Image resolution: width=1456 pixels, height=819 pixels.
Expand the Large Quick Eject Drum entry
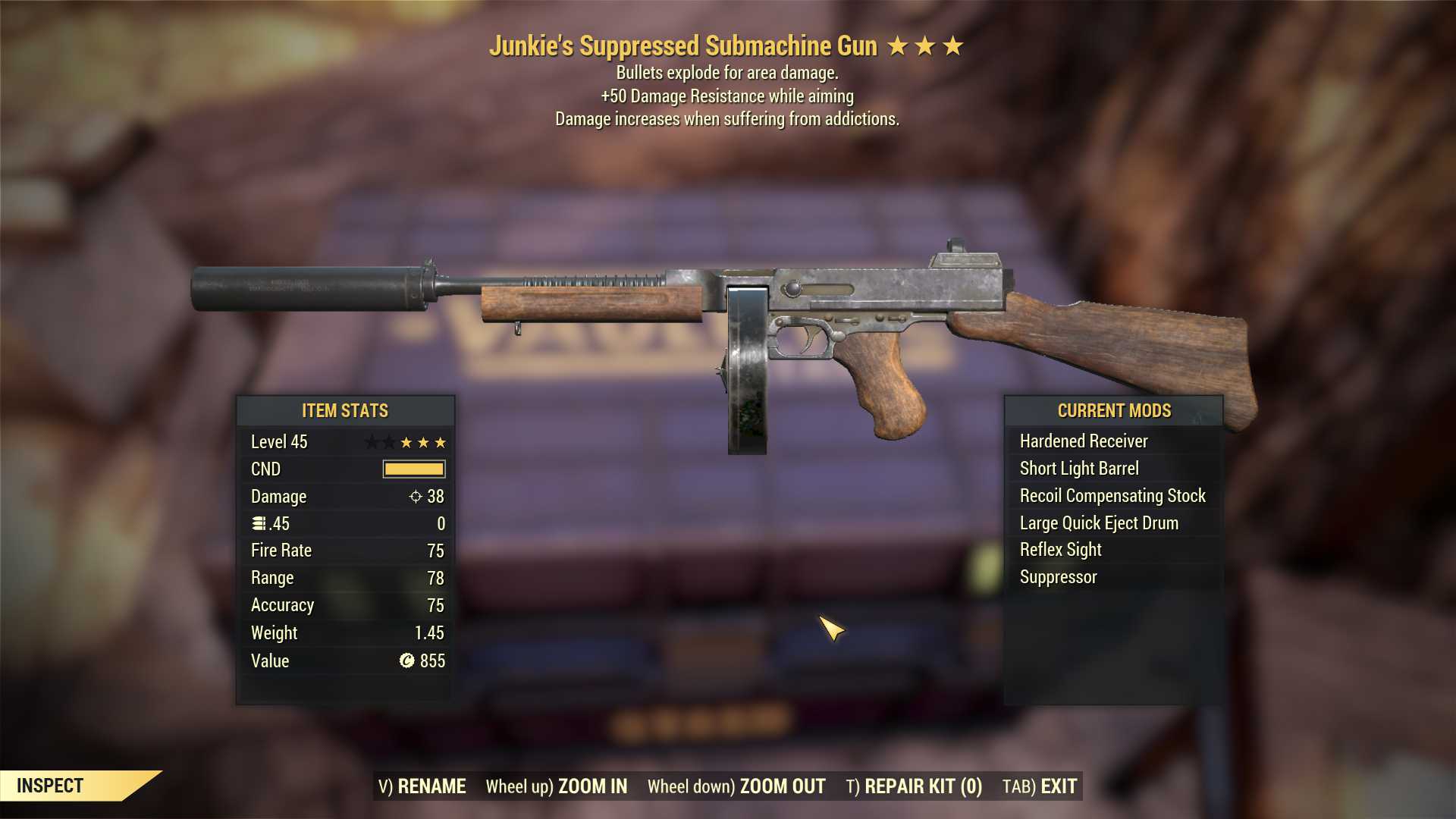coord(1099,522)
